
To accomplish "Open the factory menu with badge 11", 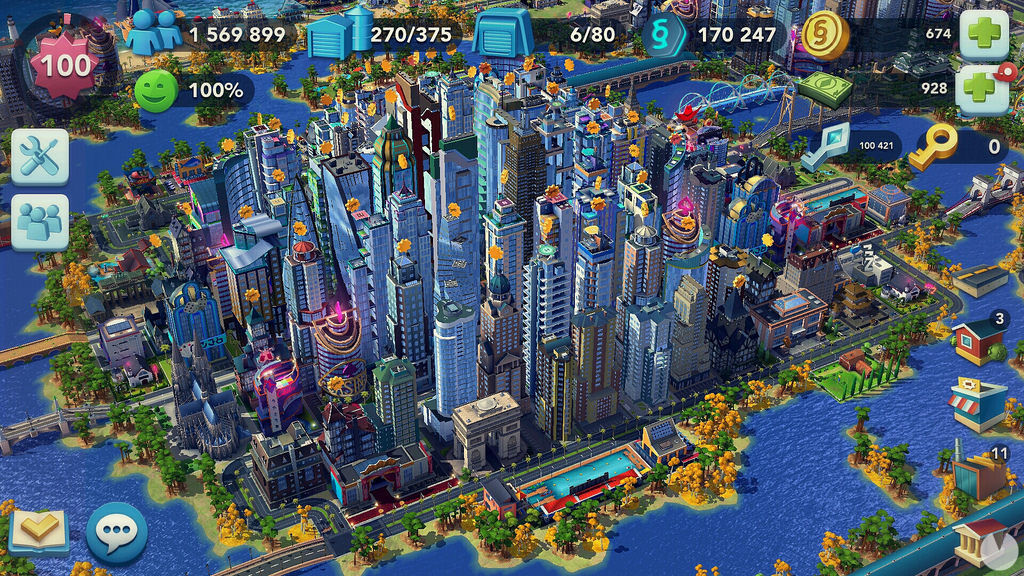I will point(978,473).
